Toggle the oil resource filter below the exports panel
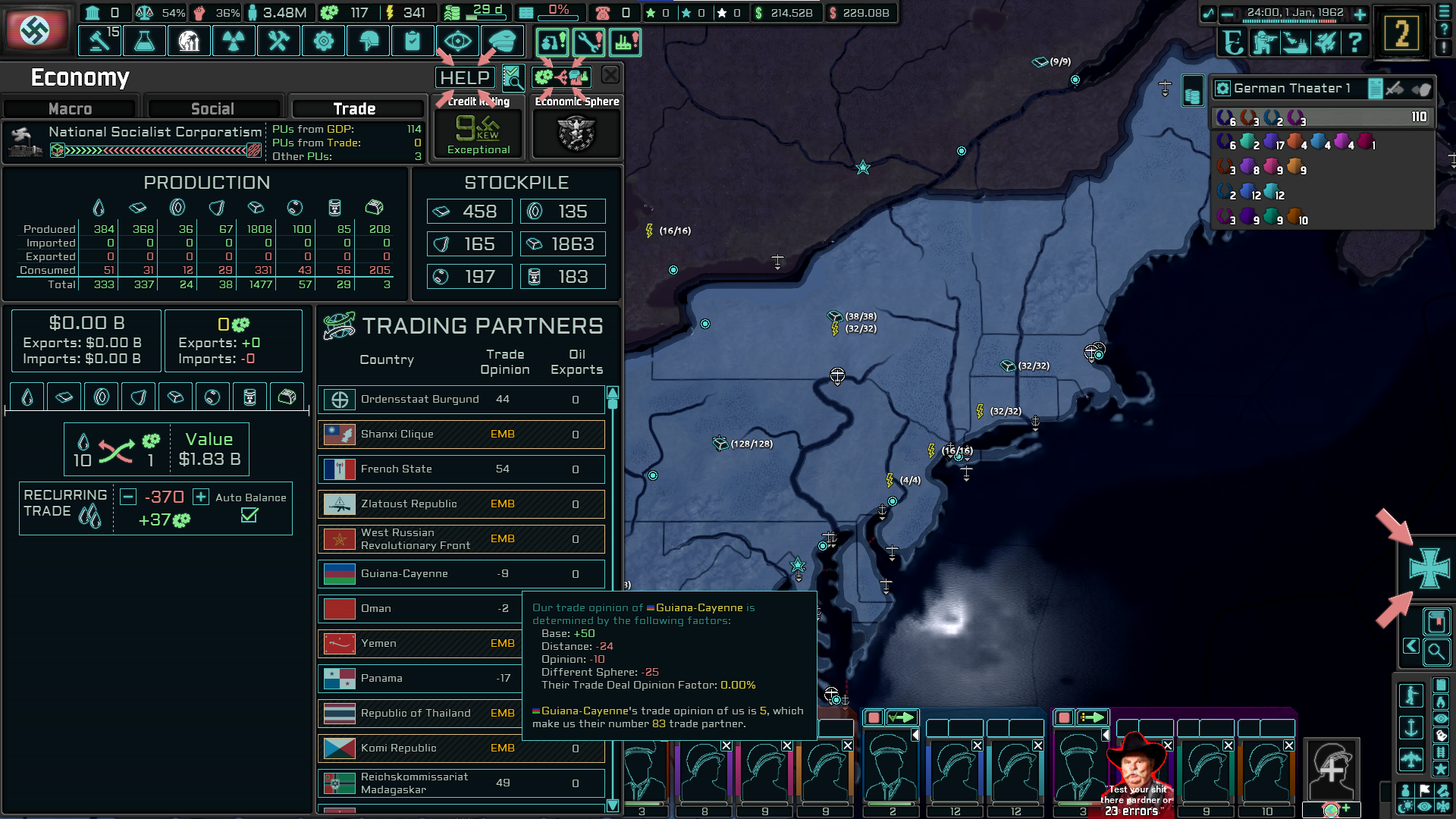The height and width of the screenshot is (819, 1456). 27,396
